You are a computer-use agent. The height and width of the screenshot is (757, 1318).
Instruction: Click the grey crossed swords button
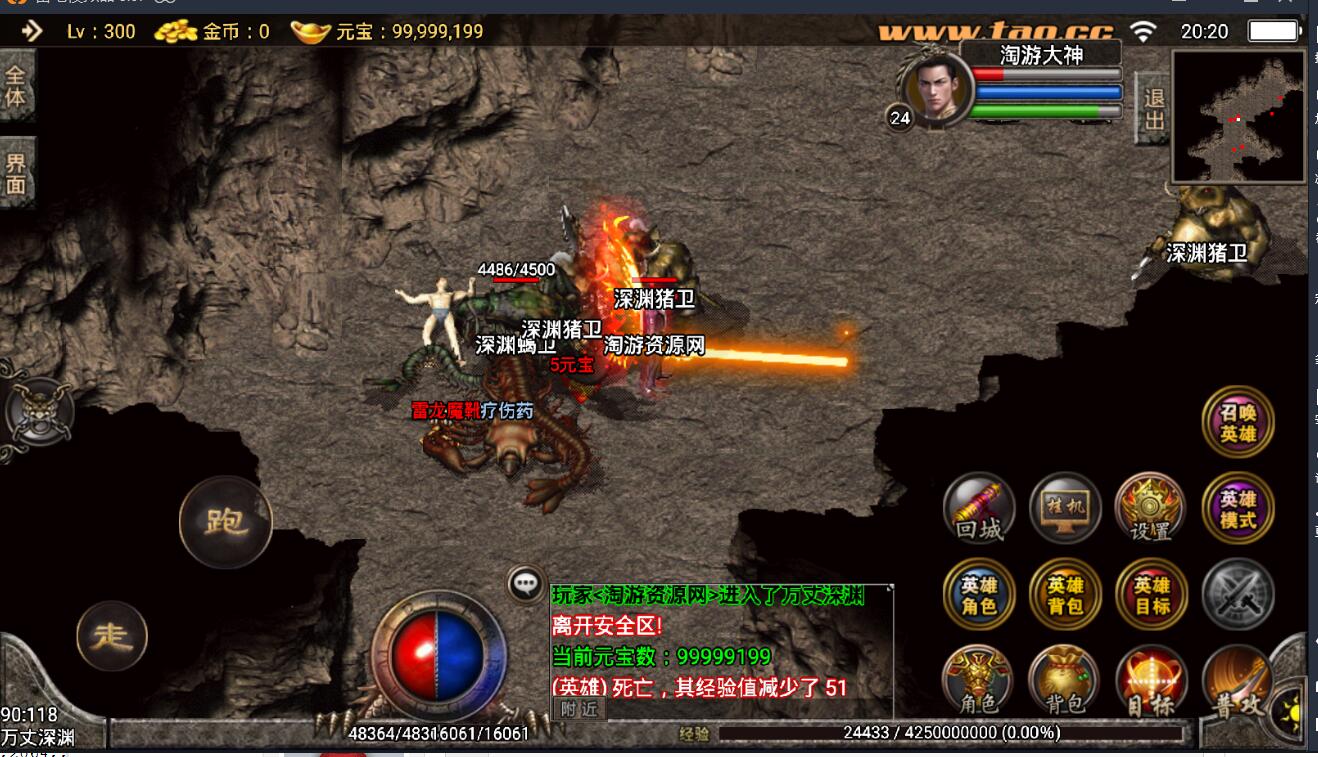pos(1238,594)
